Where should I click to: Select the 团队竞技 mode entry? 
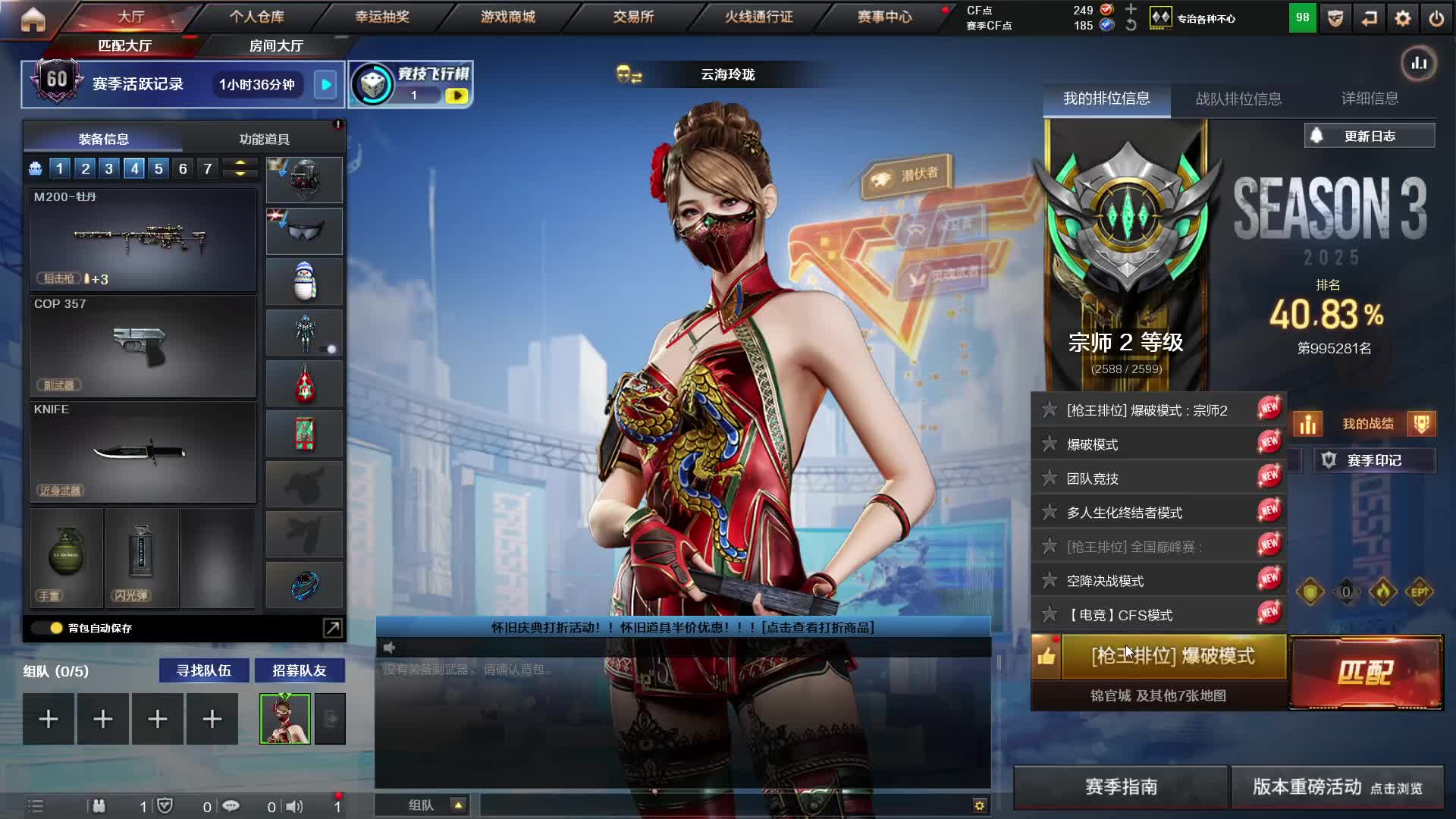pyautogui.click(x=1093, y=479)
